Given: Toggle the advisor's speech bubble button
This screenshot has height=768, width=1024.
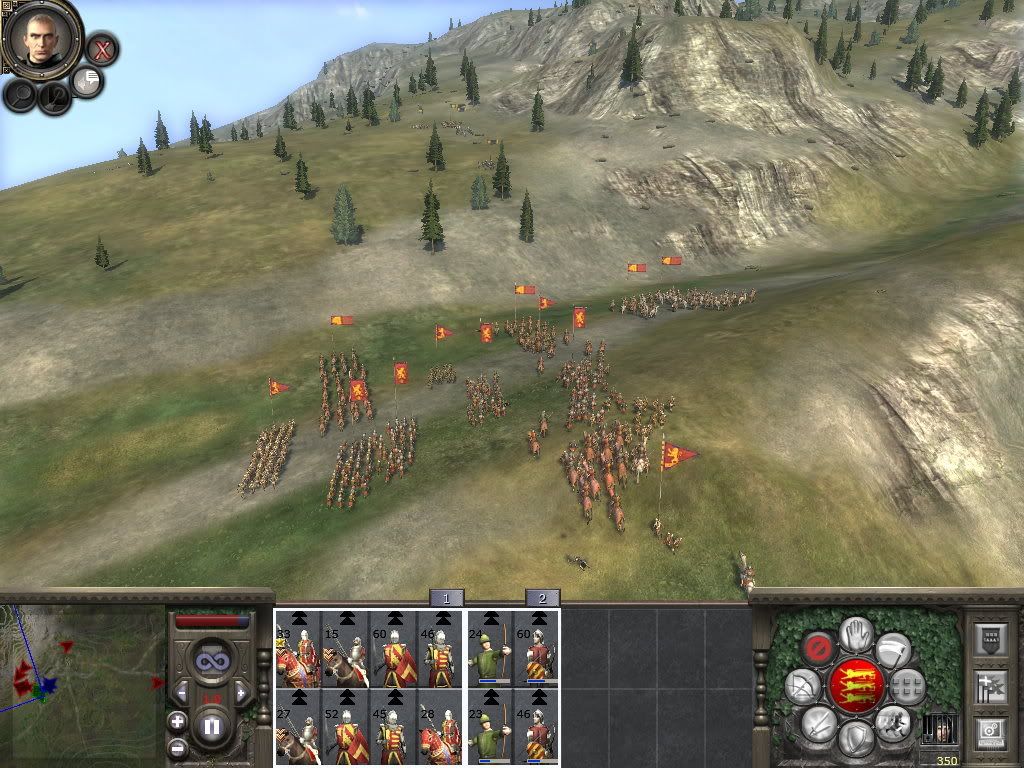Looking at the screenshot, I should tap(87, 81).
